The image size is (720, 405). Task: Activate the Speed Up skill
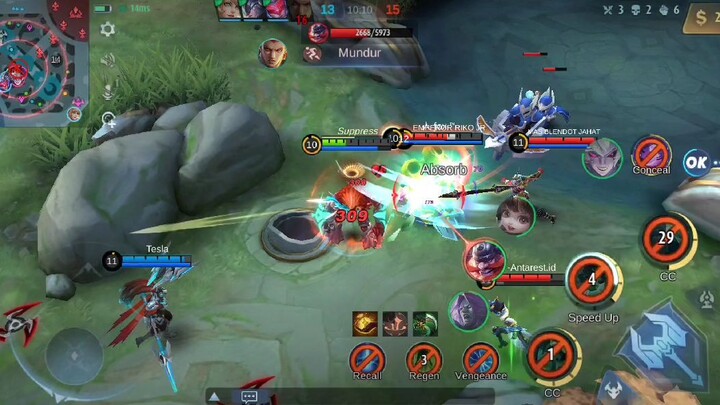pyautogui.click(x=593, y=280)
